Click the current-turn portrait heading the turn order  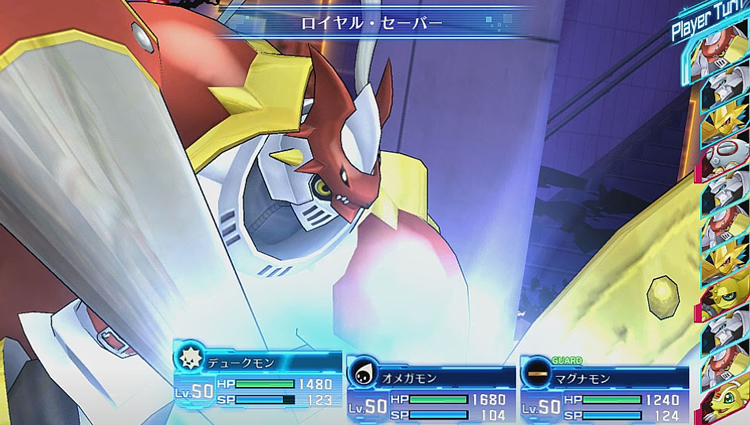[726, 53]
